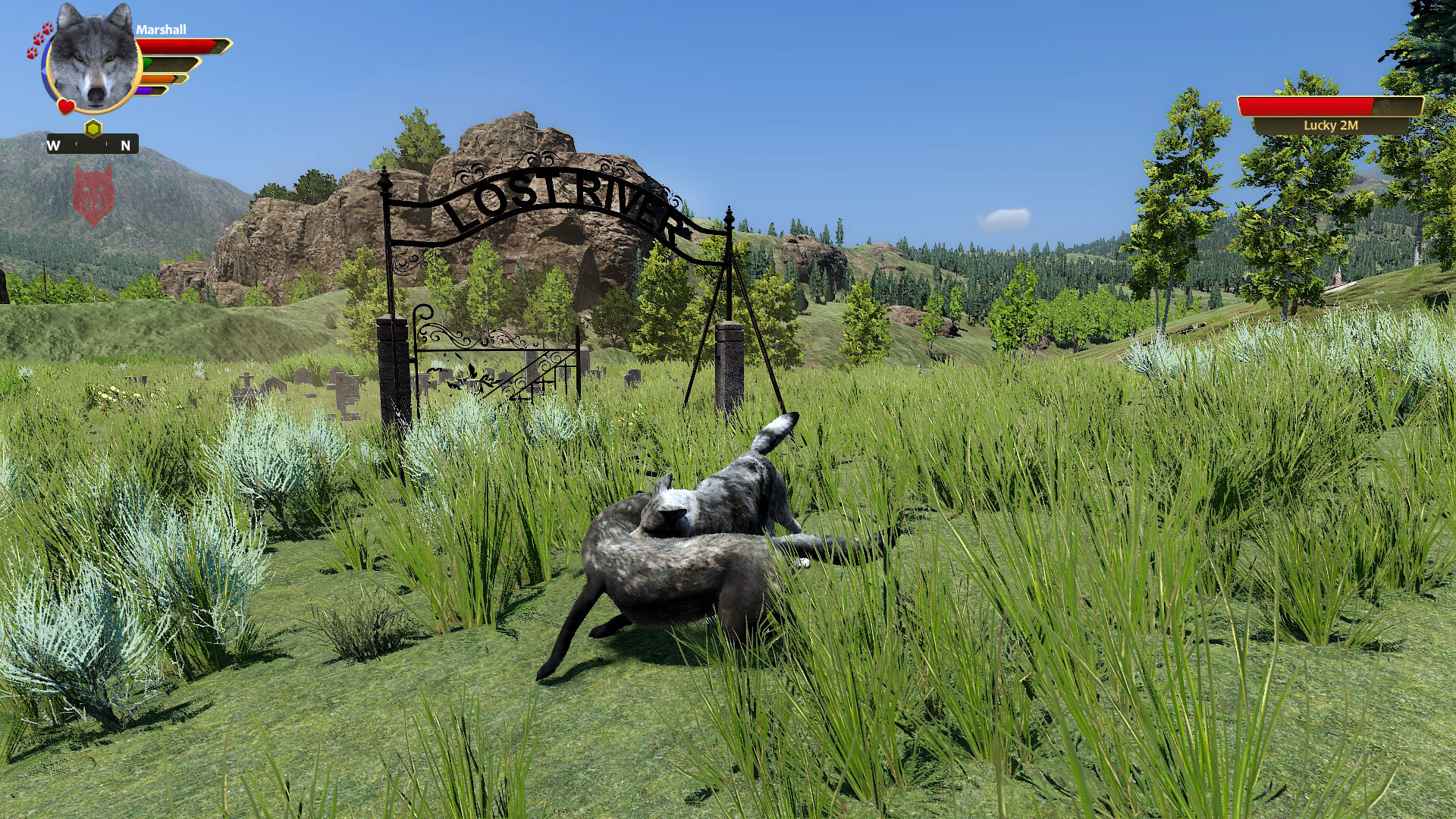Click the orange stamina bar
This screenshot has width=1456, height=819.
pos(159,78)
